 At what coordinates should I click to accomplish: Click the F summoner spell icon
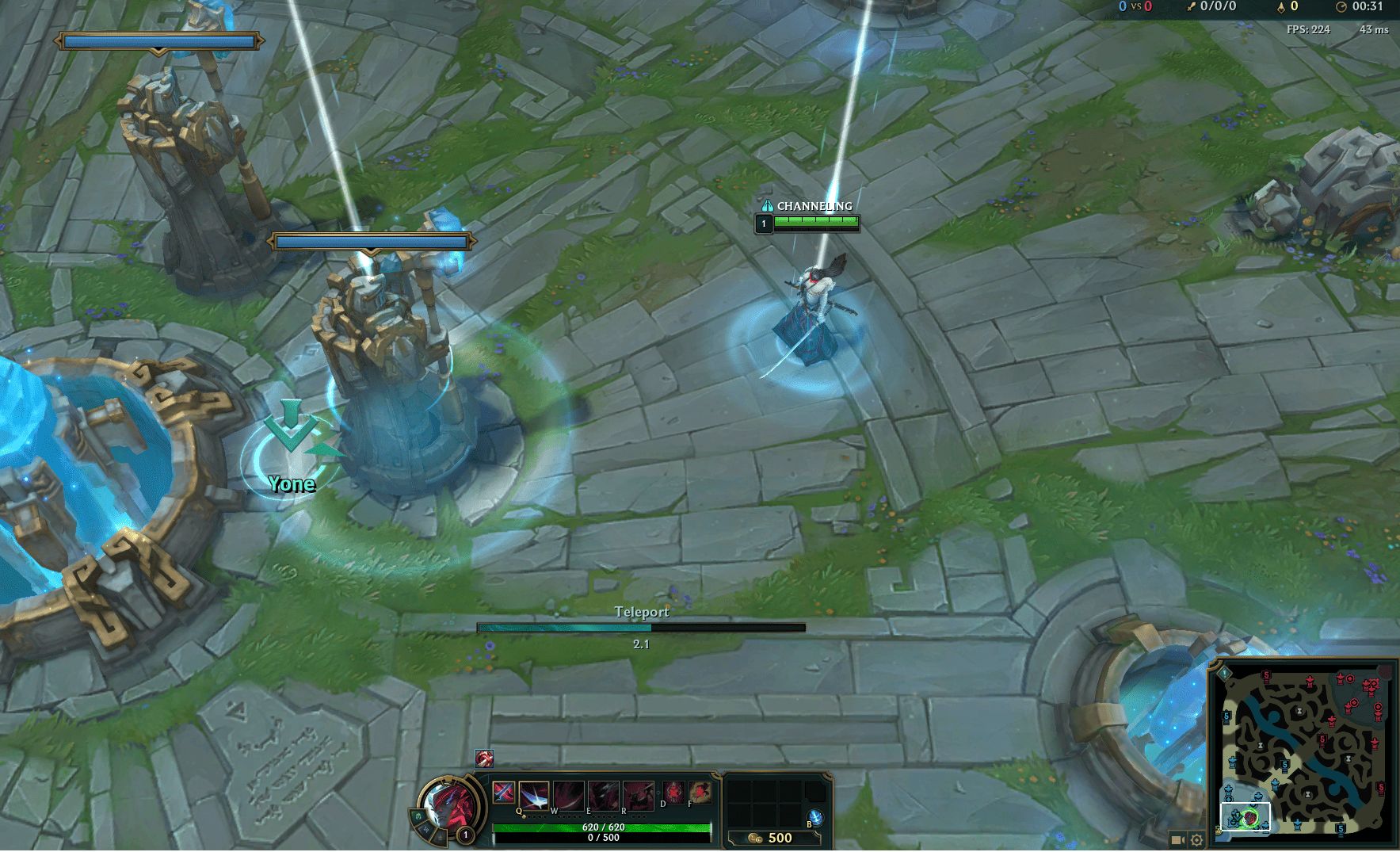click(701, 793)
